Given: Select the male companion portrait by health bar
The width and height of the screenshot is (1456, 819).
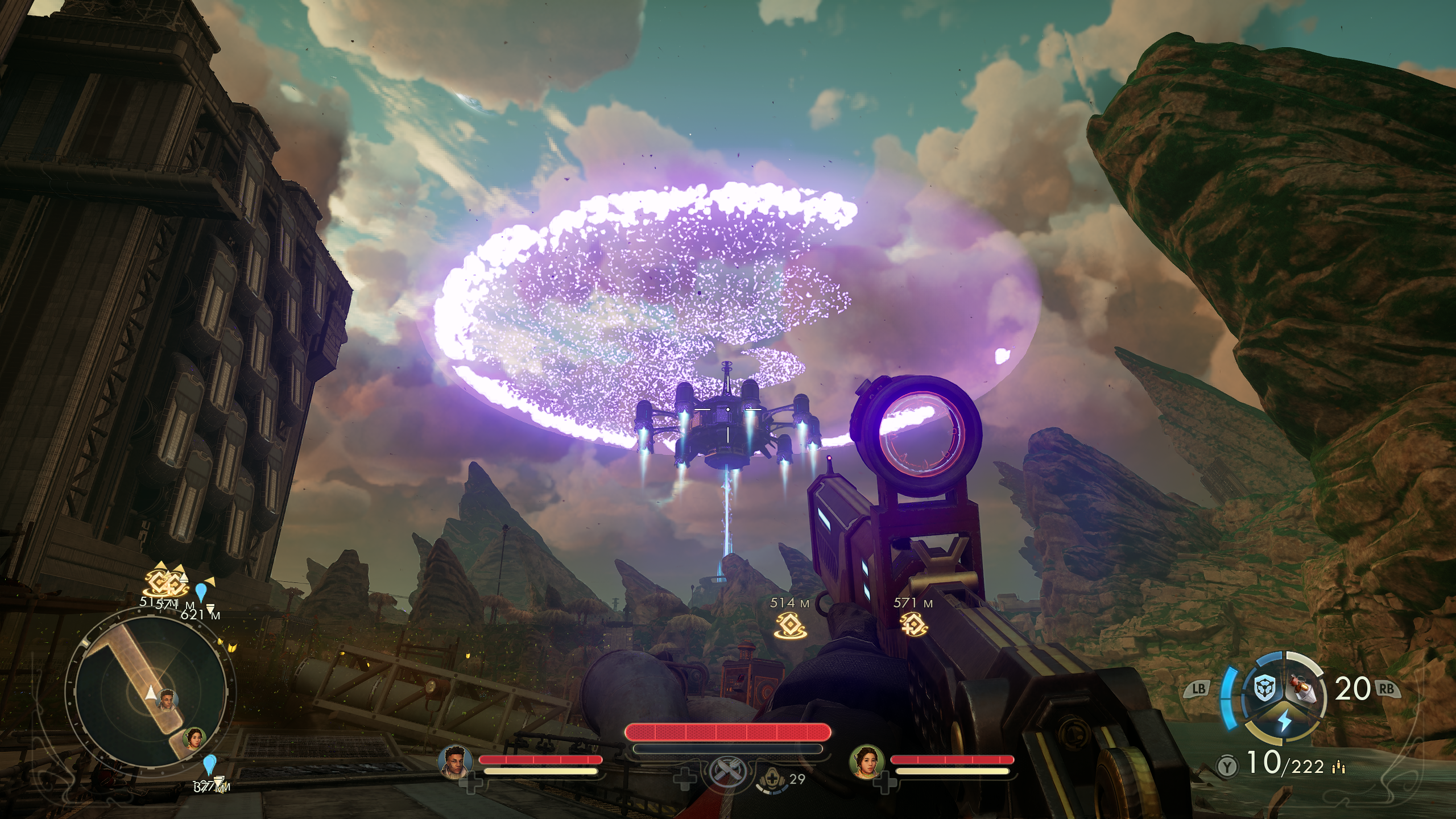Looking at the screenshot, I should (x=454, y=762).
